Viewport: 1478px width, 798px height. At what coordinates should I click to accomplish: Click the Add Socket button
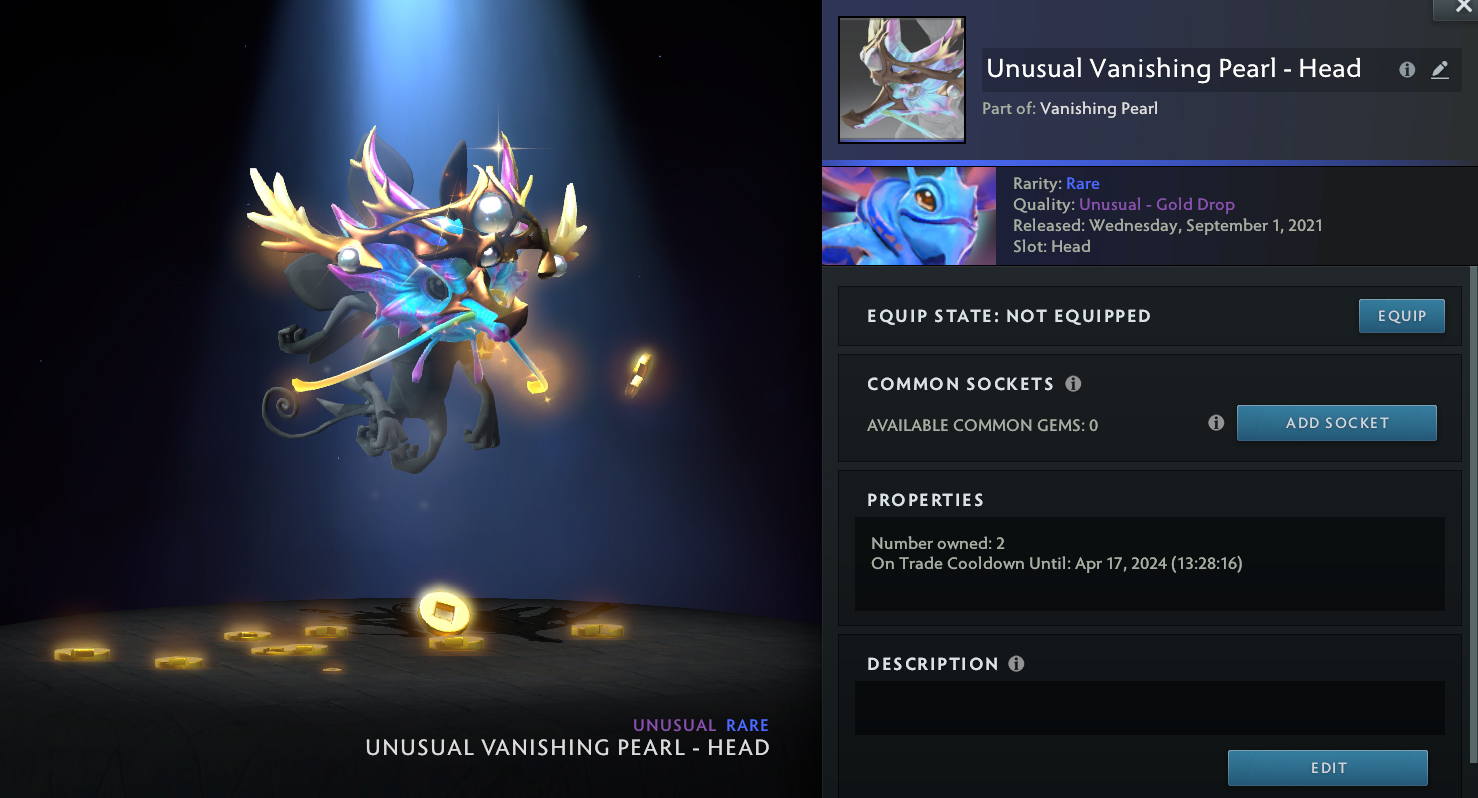tap(1336, 423)
